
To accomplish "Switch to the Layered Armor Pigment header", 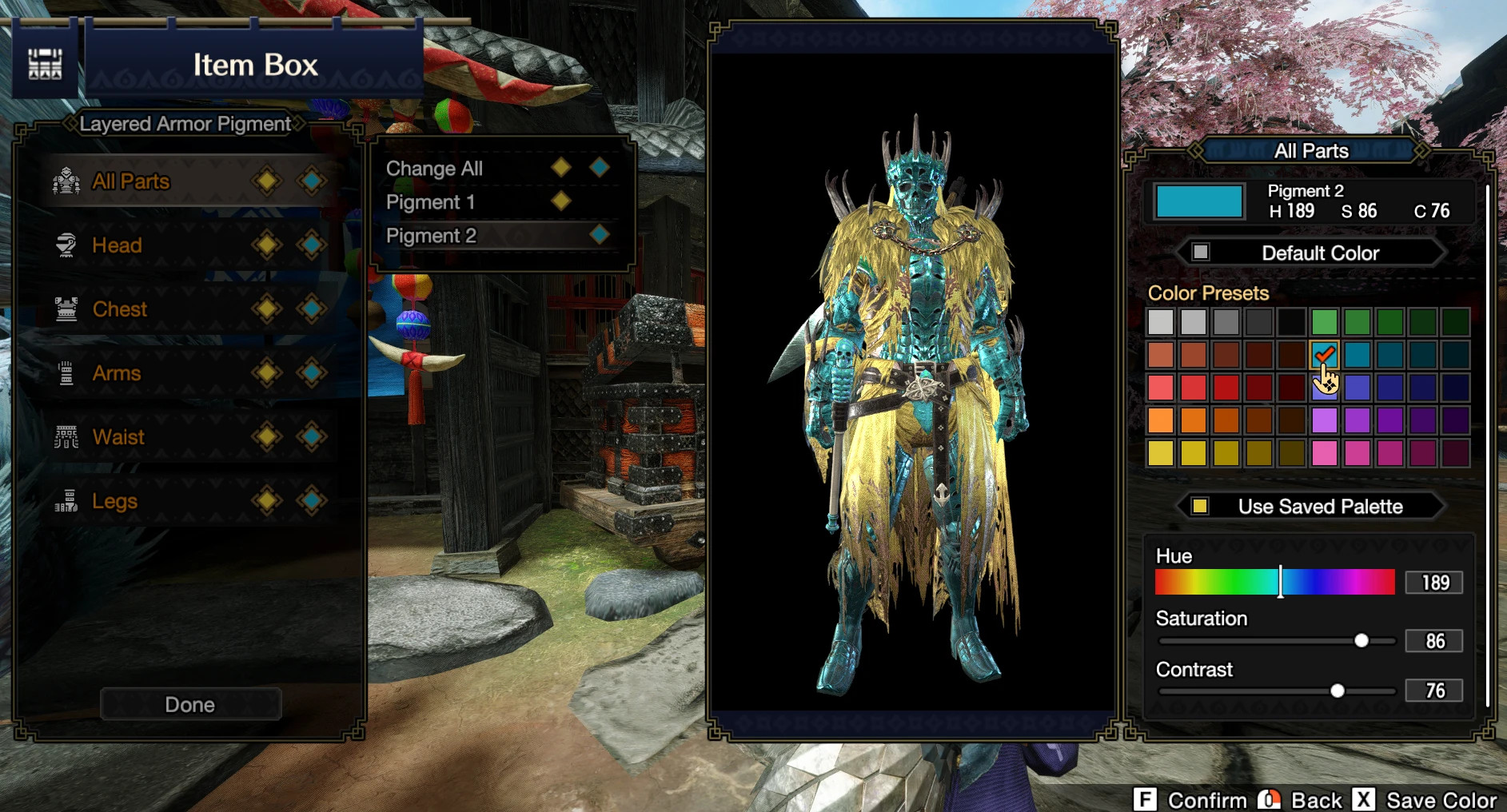I will (x=184, y=123).
